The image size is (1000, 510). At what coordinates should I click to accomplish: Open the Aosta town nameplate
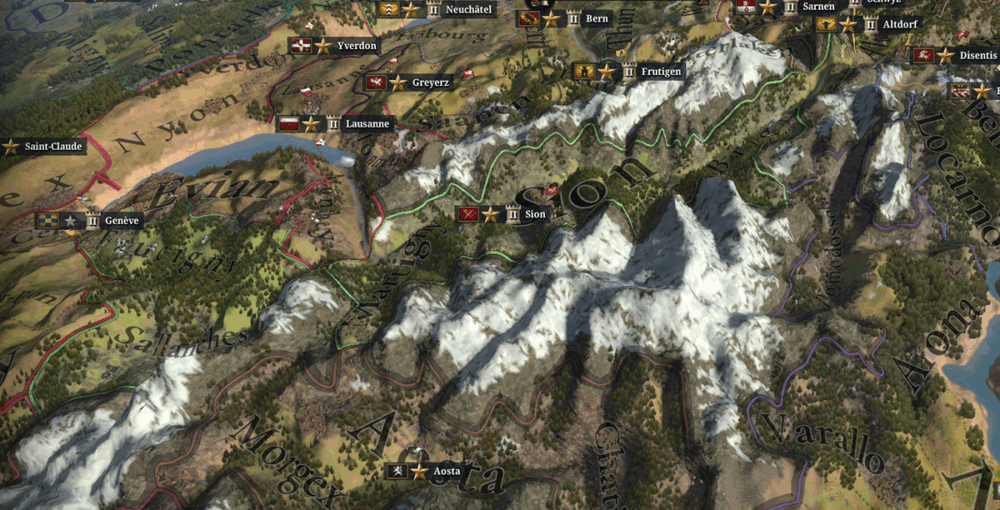[445, 471]
